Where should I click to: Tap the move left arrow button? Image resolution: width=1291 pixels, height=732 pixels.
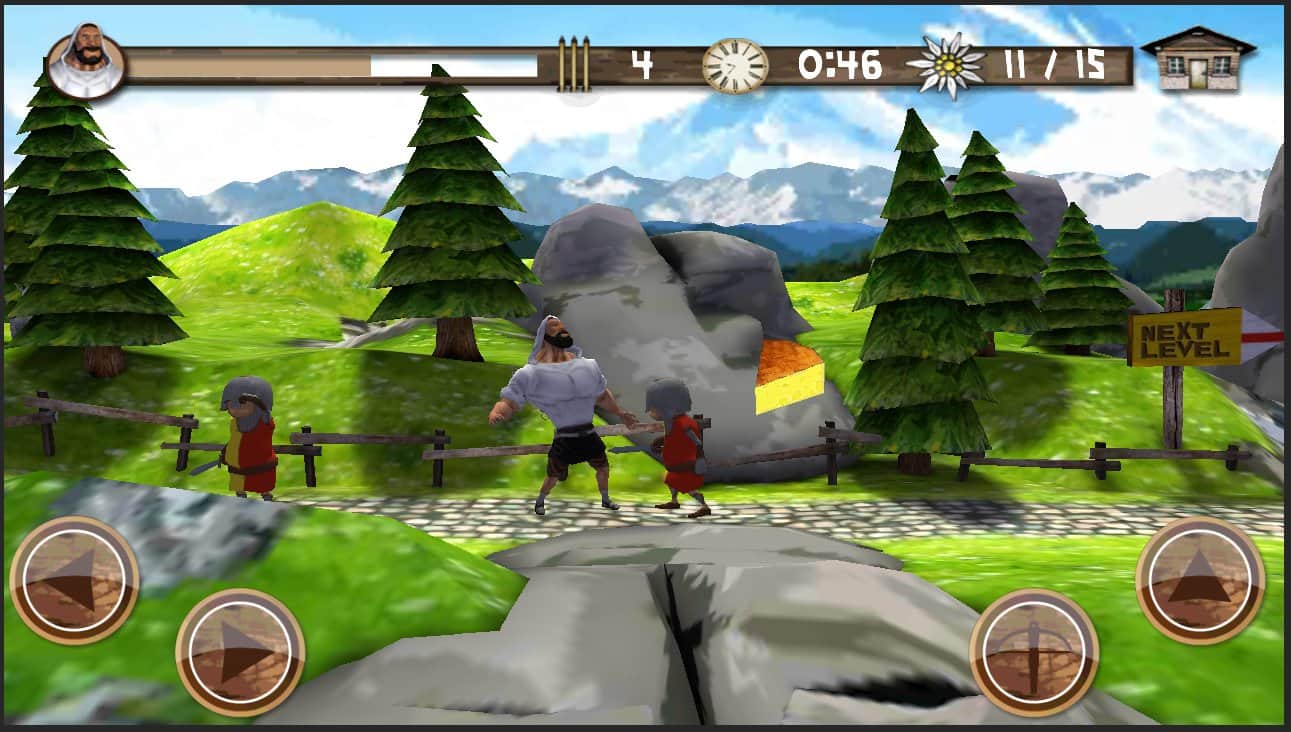74,580
